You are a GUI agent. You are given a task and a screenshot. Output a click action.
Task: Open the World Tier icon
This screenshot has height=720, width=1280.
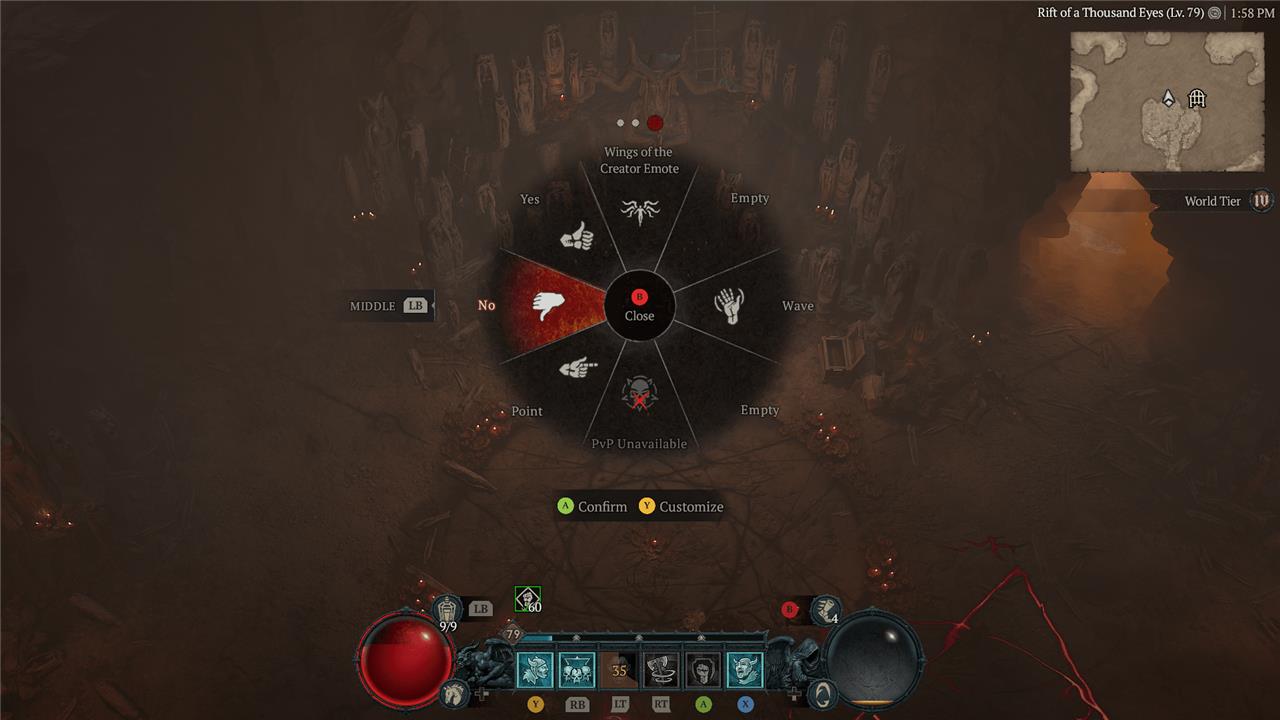1262,201
